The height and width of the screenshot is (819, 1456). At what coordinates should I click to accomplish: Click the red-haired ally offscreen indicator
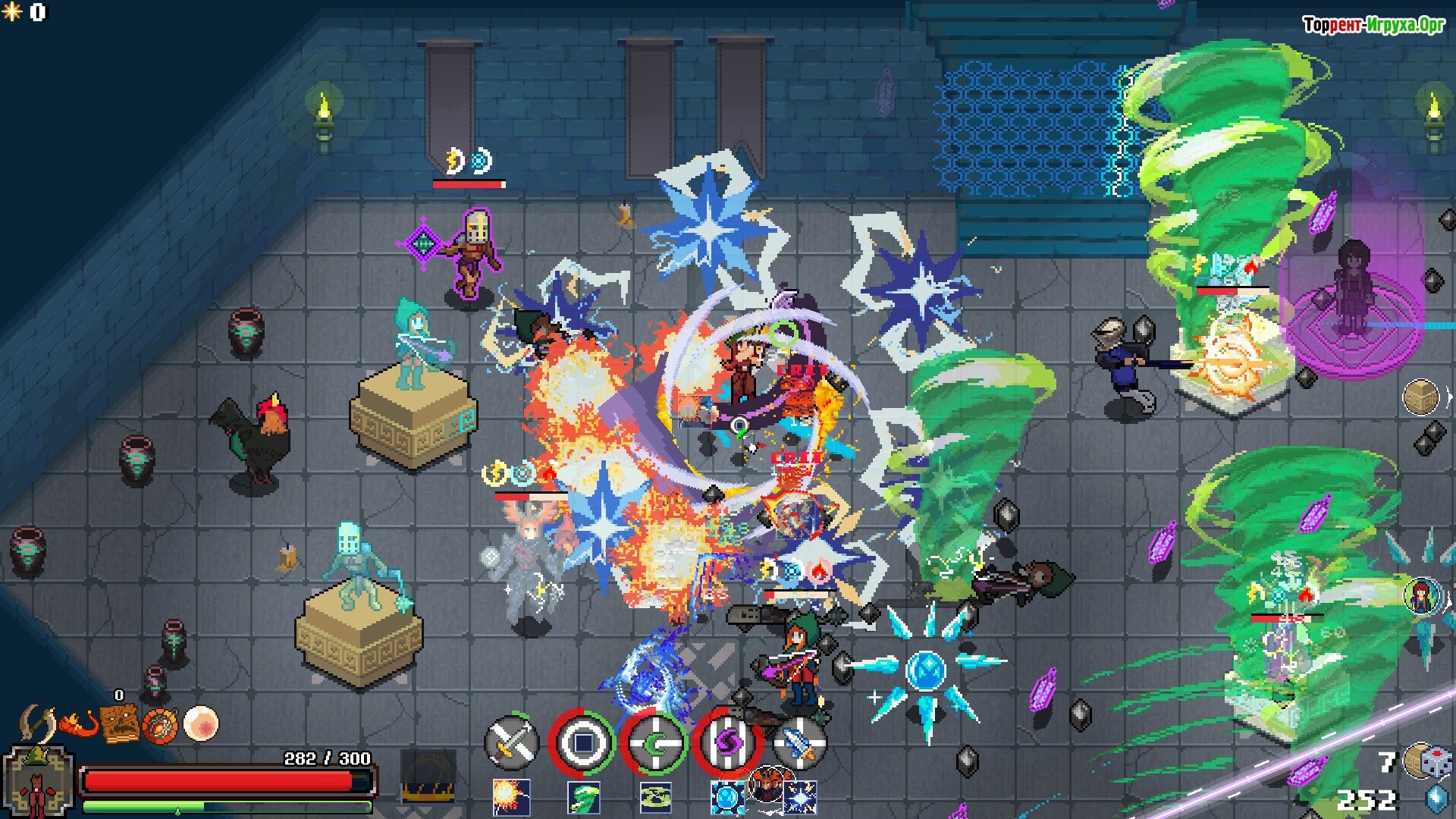click(1422, 595)
